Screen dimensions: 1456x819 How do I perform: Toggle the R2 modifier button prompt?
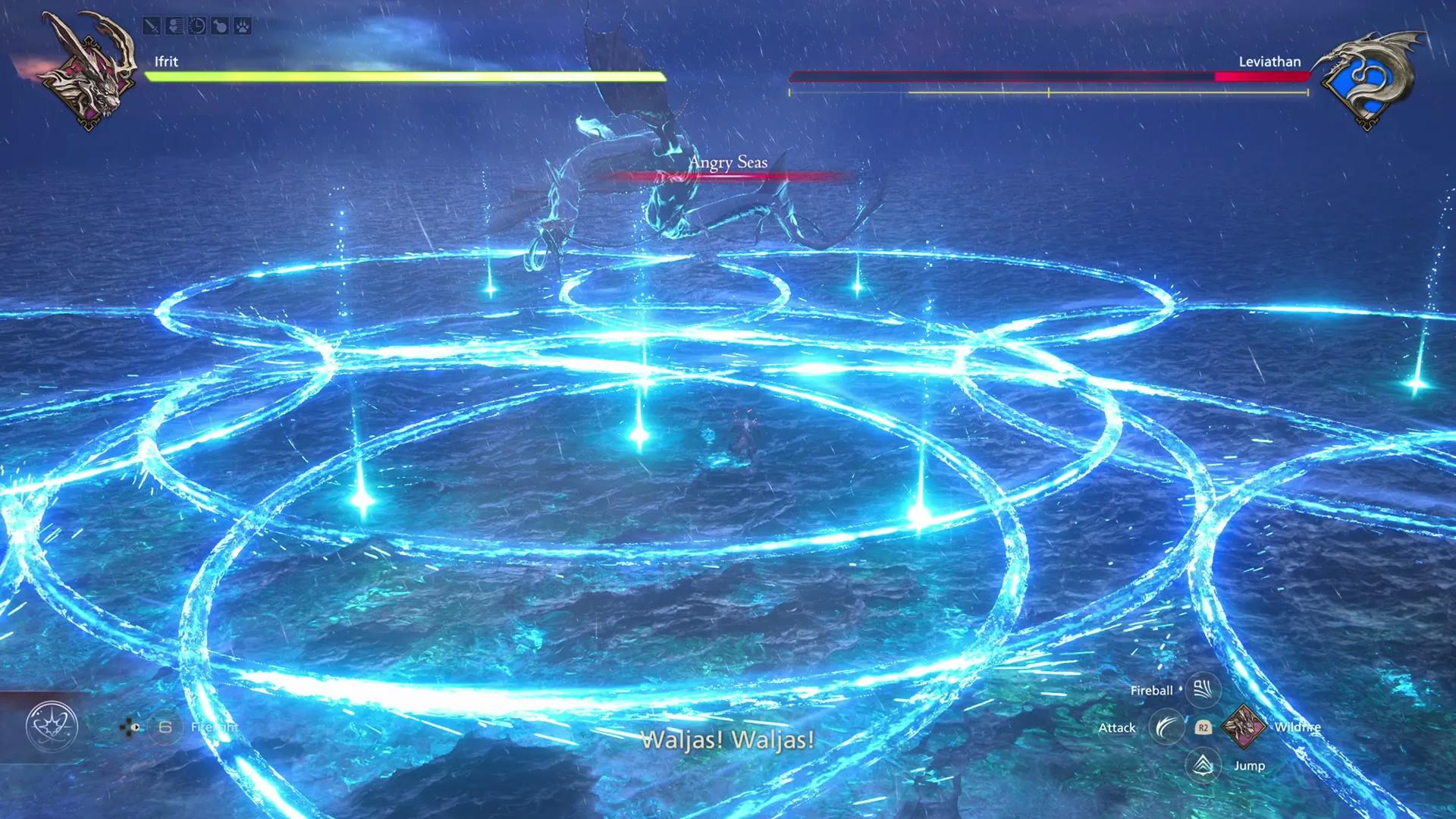point(1202,728)
